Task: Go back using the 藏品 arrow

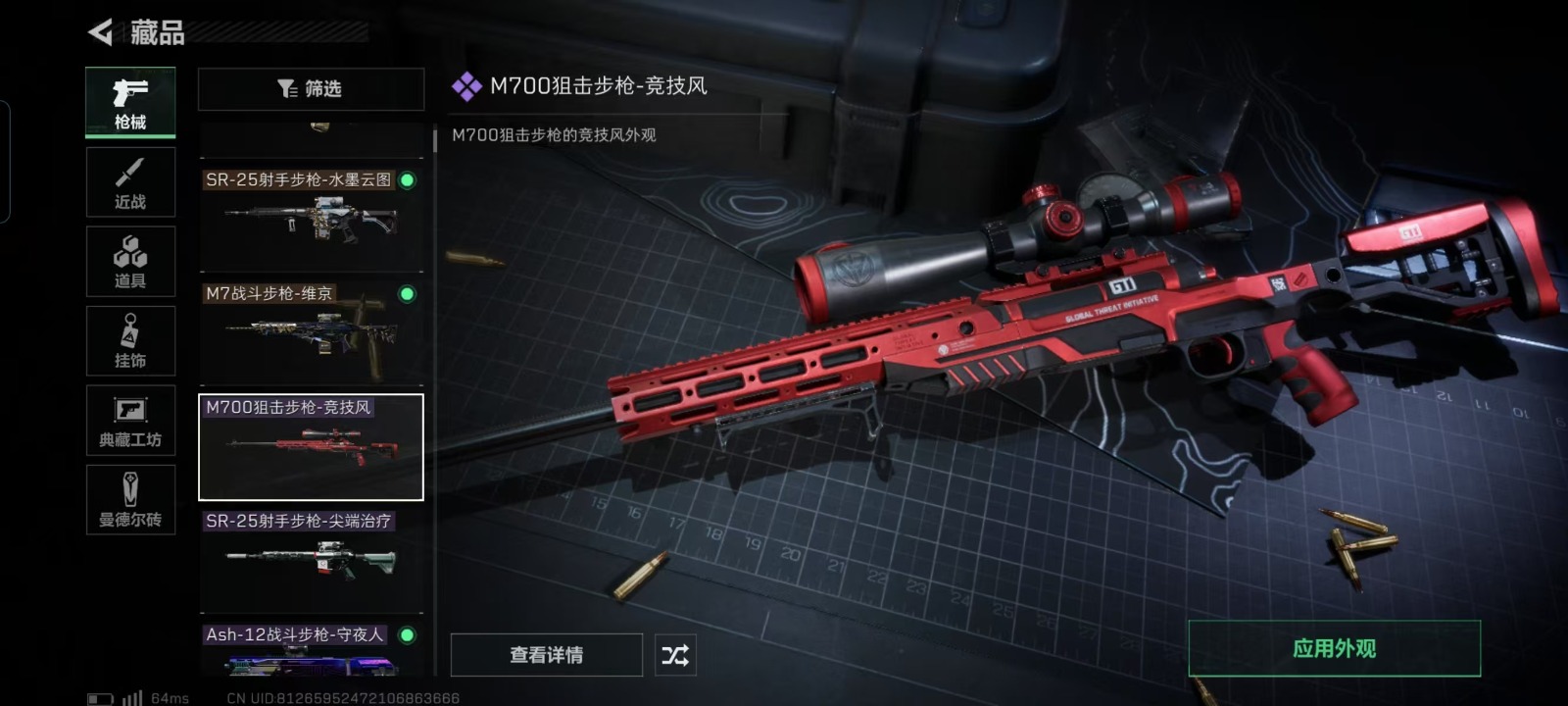Action: coord(101,32)
